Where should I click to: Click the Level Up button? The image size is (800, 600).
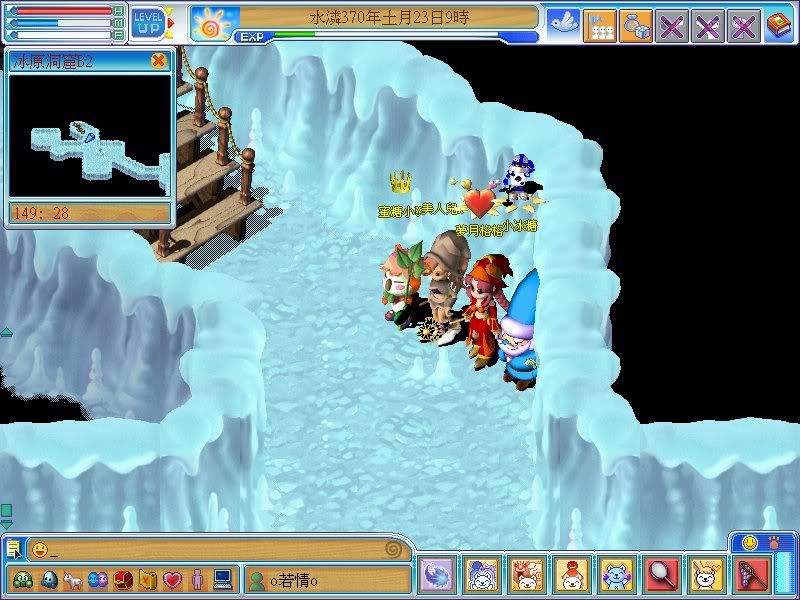pyautogui.click(x=148, y=22)
